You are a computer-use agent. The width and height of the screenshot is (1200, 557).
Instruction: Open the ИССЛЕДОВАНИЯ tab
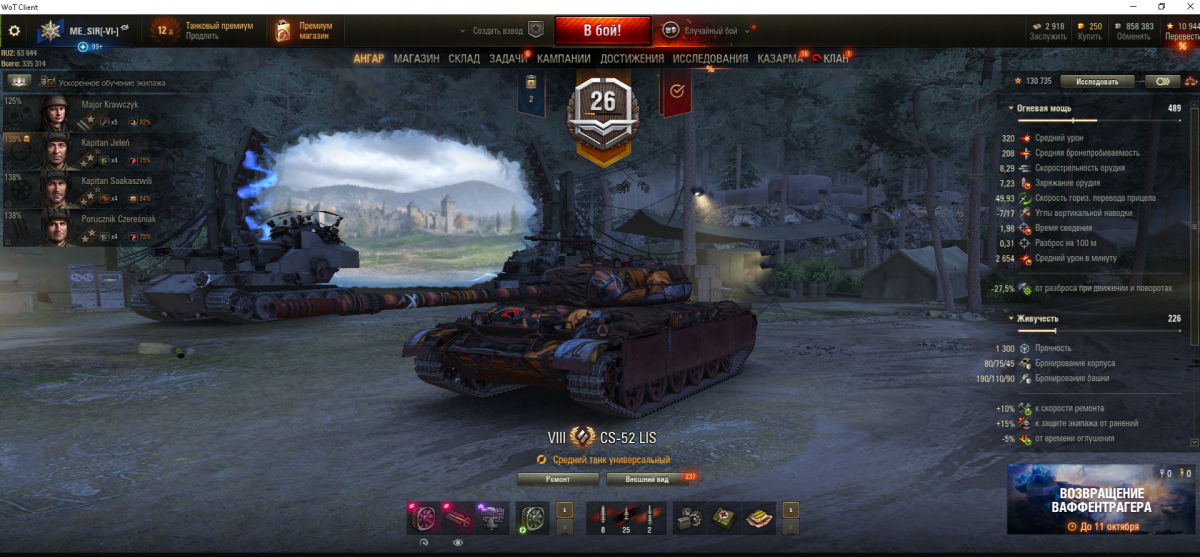[x=710, y=59]
